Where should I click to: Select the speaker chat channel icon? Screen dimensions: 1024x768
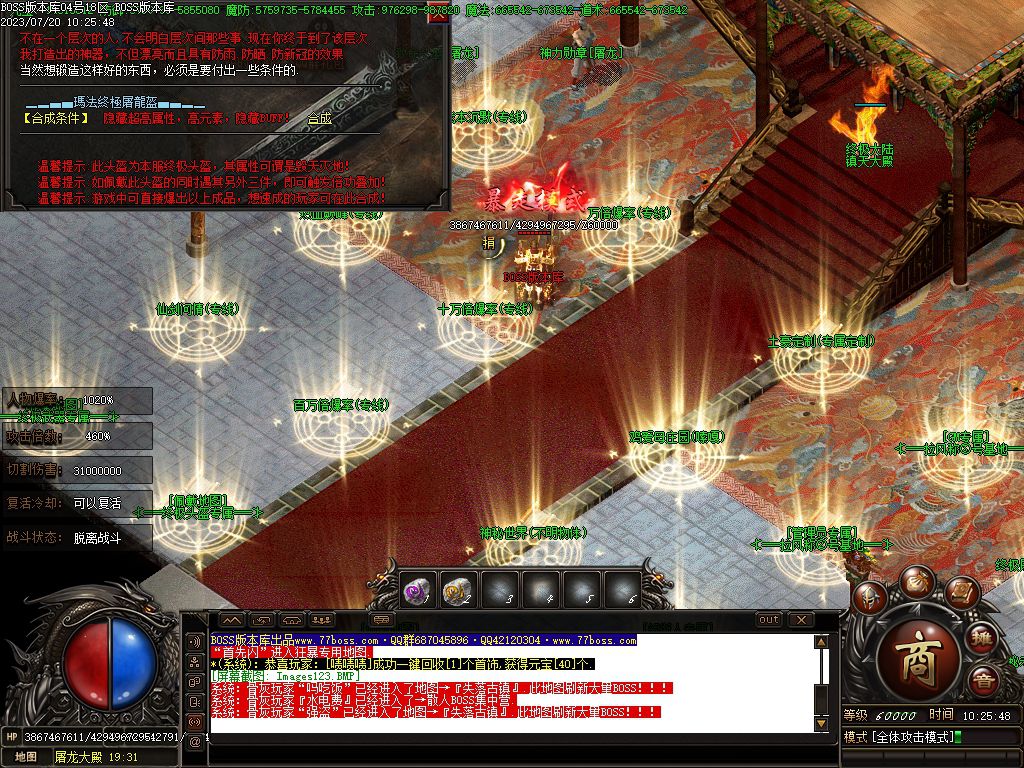coord(195,640)
